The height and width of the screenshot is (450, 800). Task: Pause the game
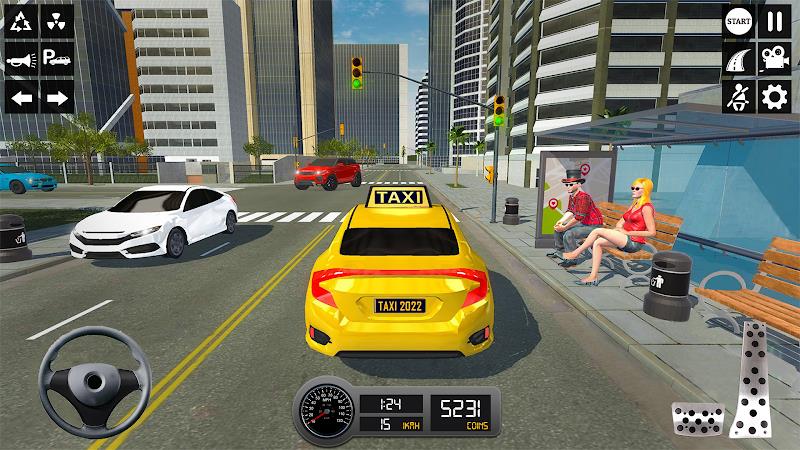[x=775, y=21]
